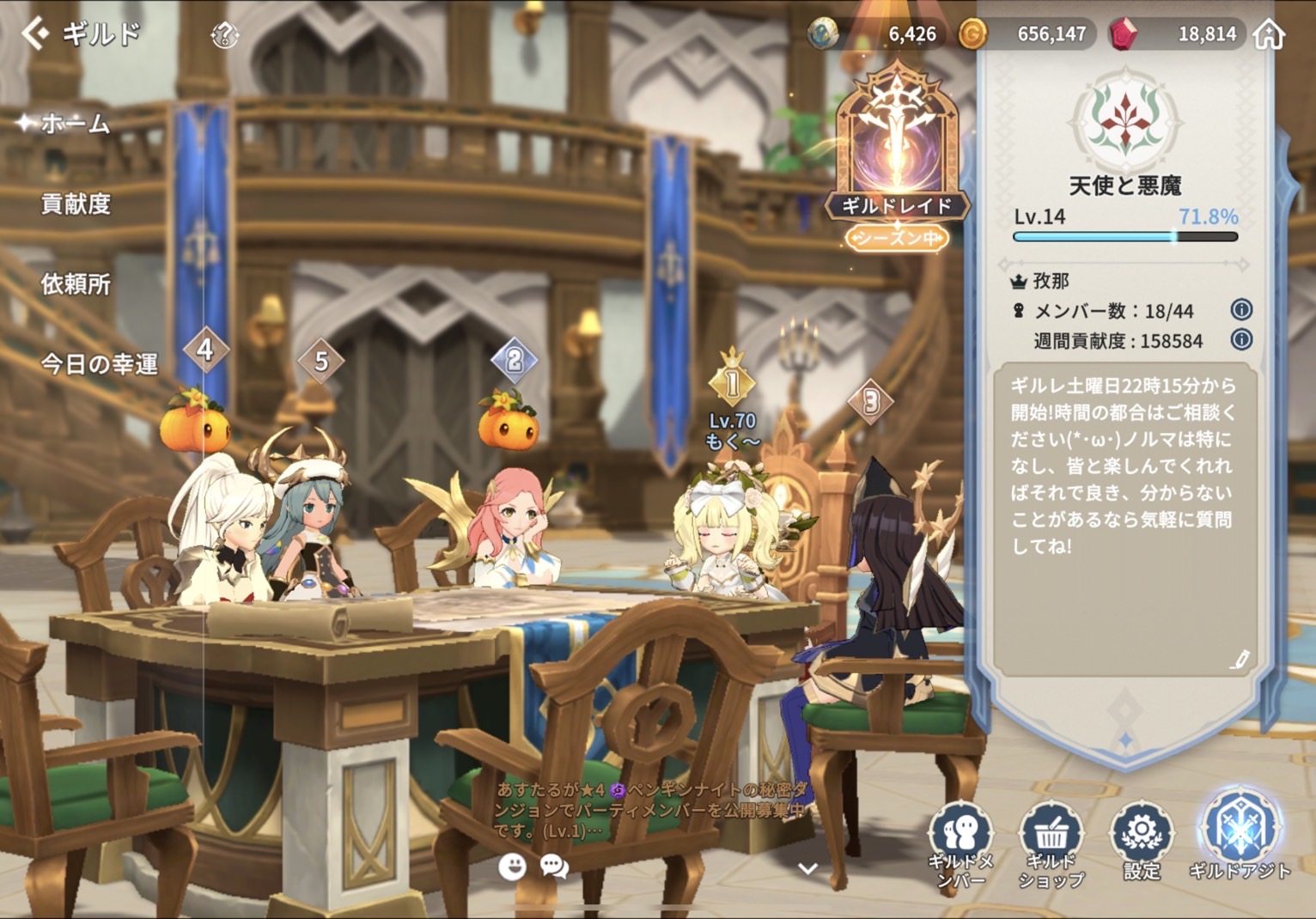1316x919 pixels.
Task: Return to the home screen house icon
Action: [1269, 34]
